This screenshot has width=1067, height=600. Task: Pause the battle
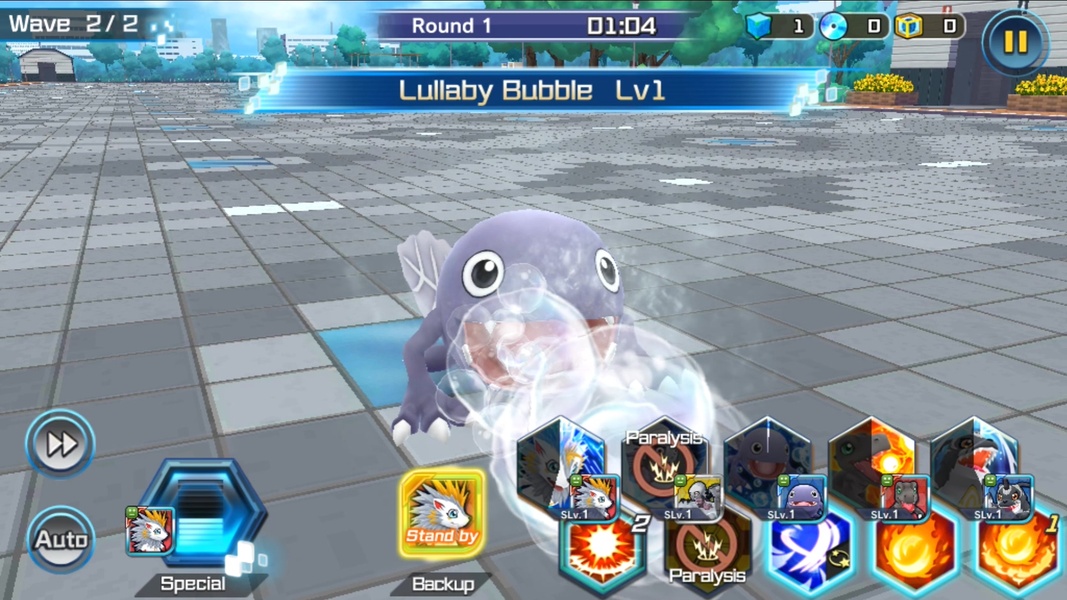coord(1014,41)
